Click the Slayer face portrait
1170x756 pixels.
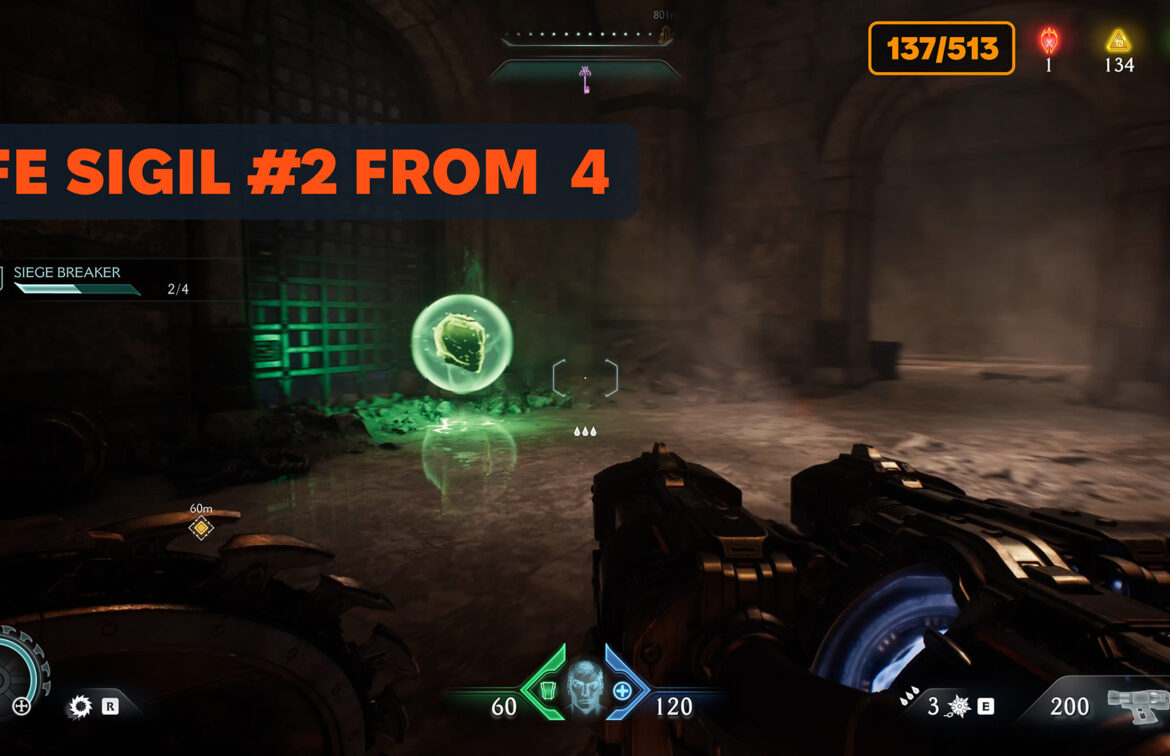pyautogui.click(x=585, y=690)
